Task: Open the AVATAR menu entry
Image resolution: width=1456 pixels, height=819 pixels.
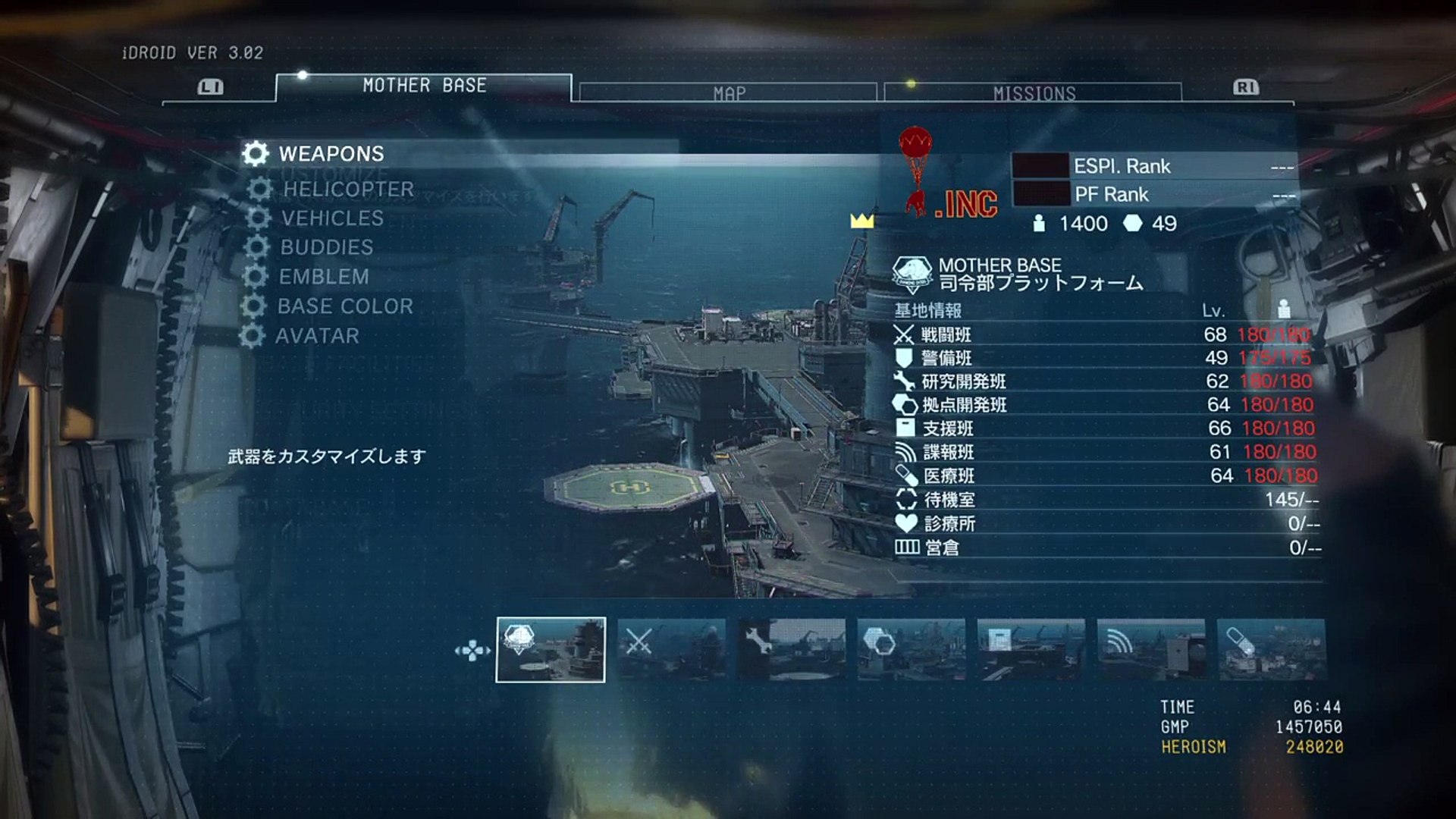Action: pyautogui.click(x=317, y=336)
